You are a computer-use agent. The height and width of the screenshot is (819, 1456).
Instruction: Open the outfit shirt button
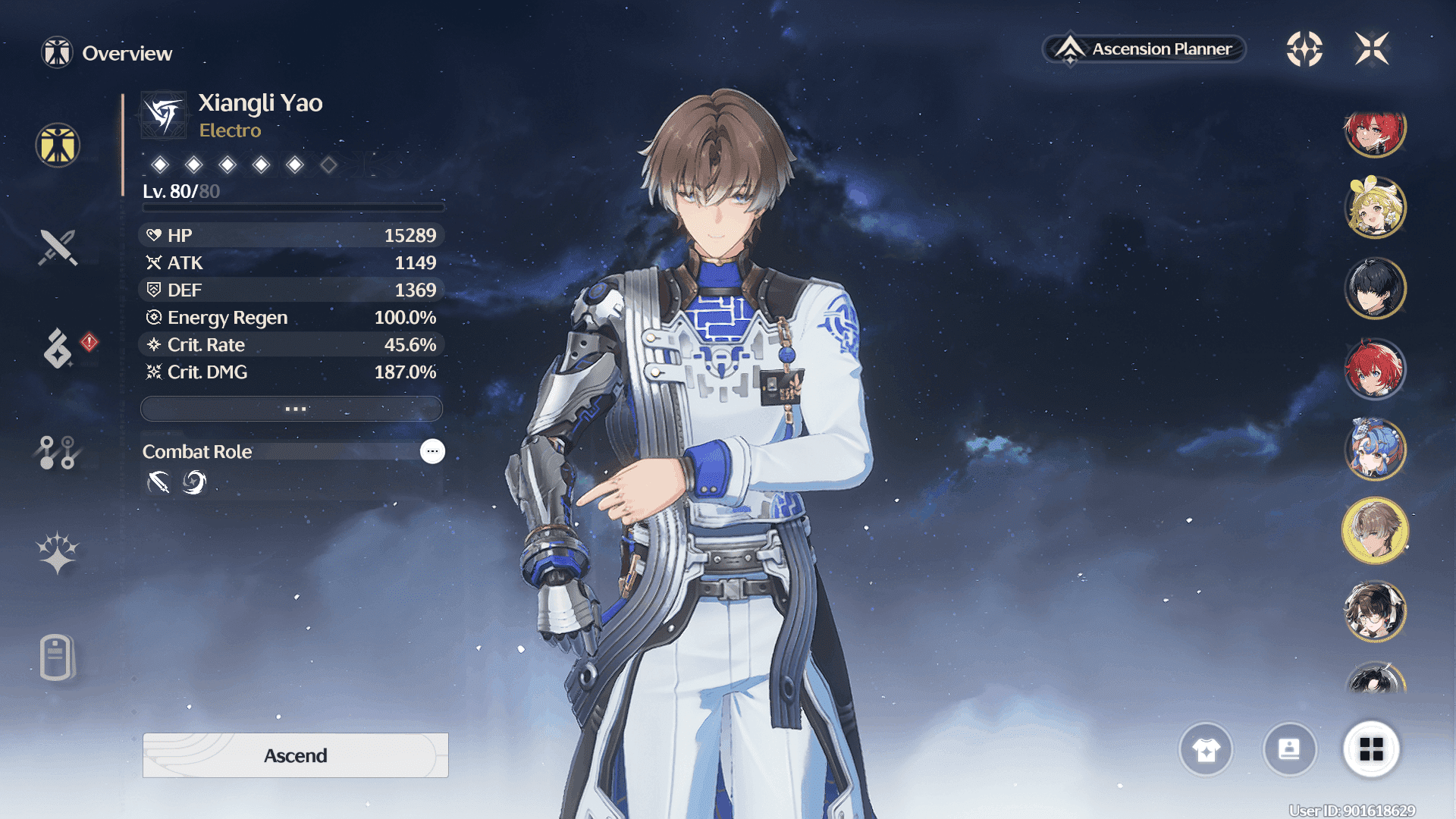pyautogui.click(x=1206, y=749)
